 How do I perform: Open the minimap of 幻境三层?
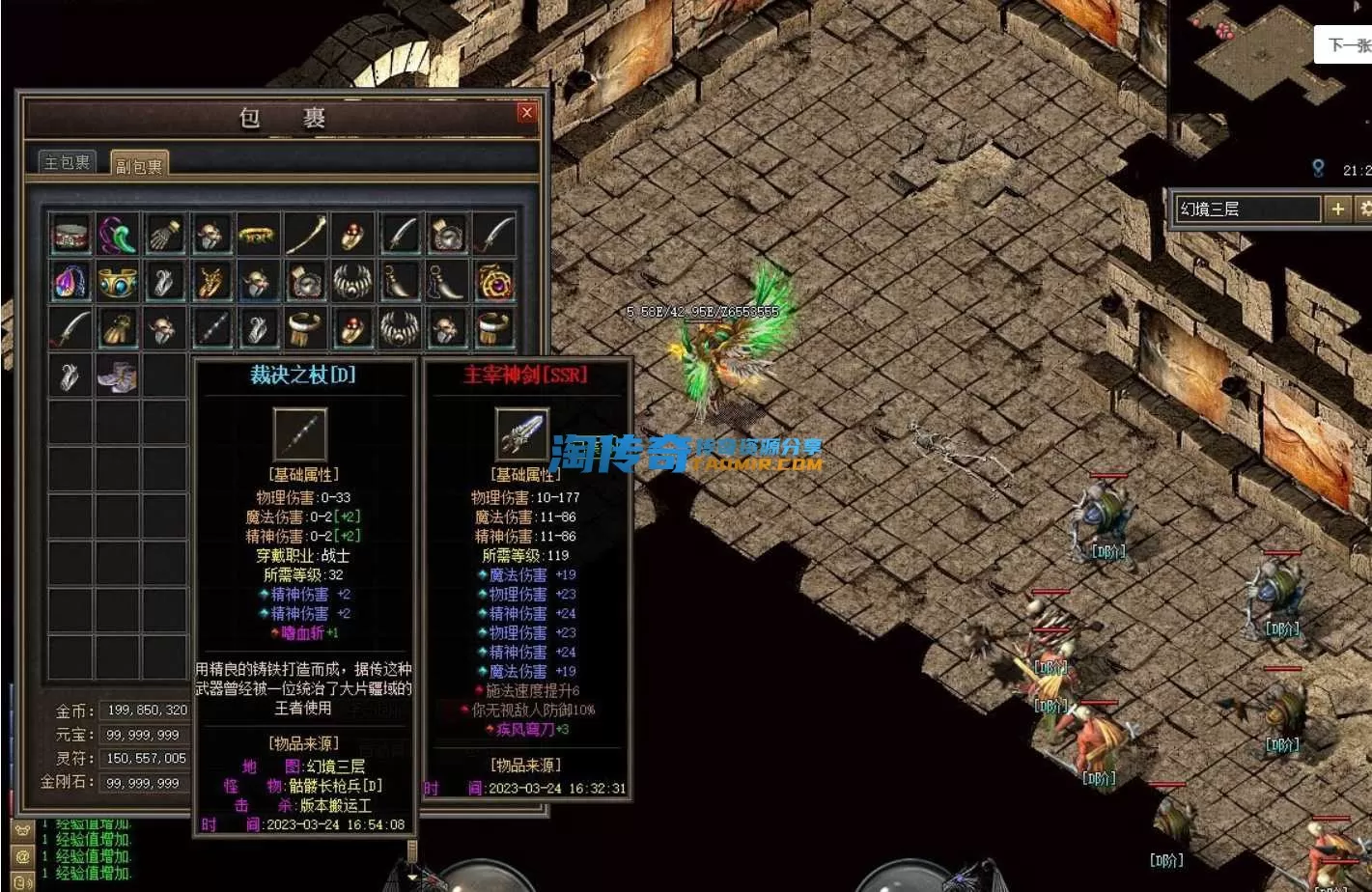tap(1265, 58)
